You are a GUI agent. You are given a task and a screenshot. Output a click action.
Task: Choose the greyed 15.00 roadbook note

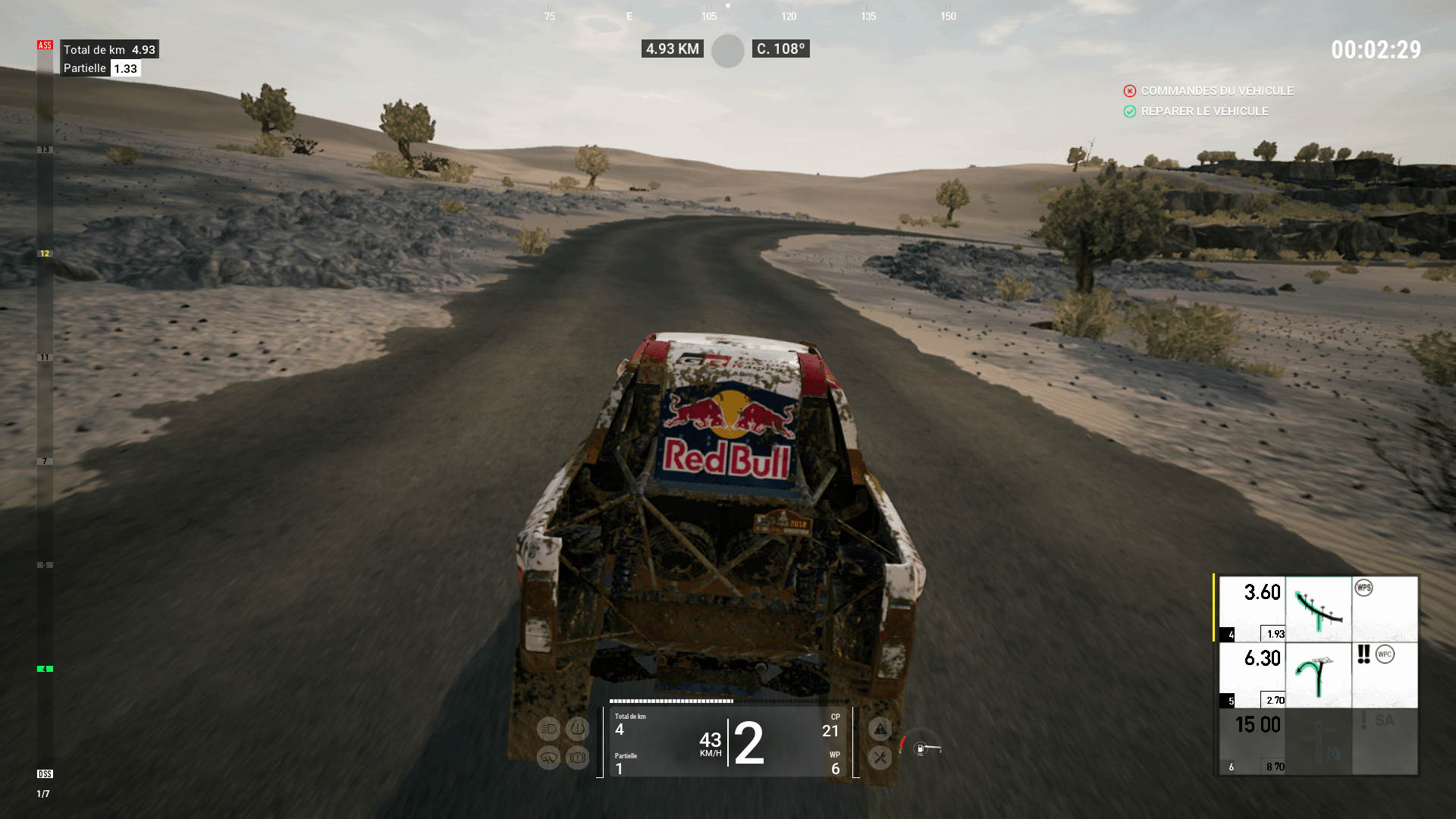point(1316,742)
